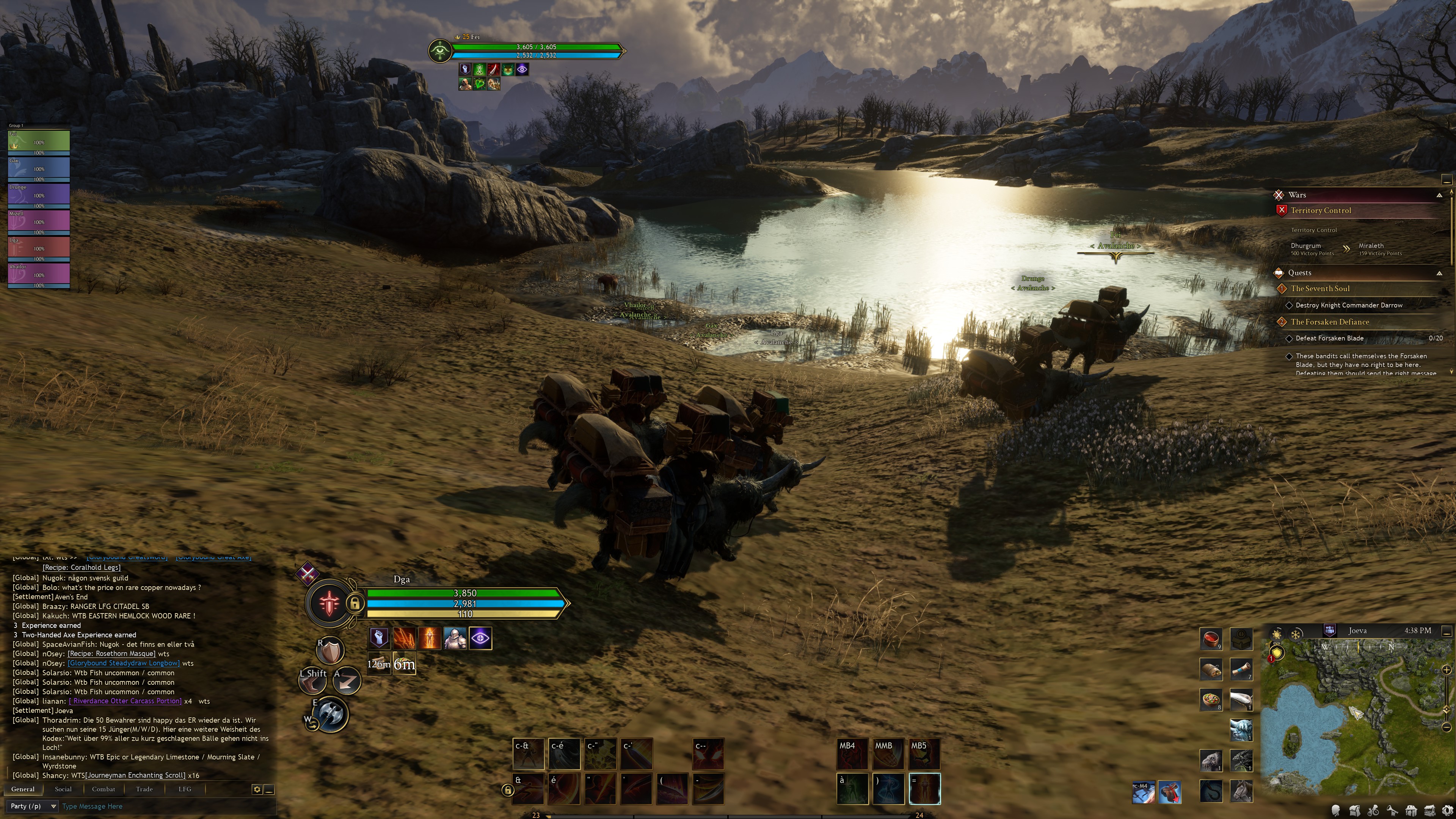Summon the gray horse mount
The image size is (1456, 819).
point(1241,791)
